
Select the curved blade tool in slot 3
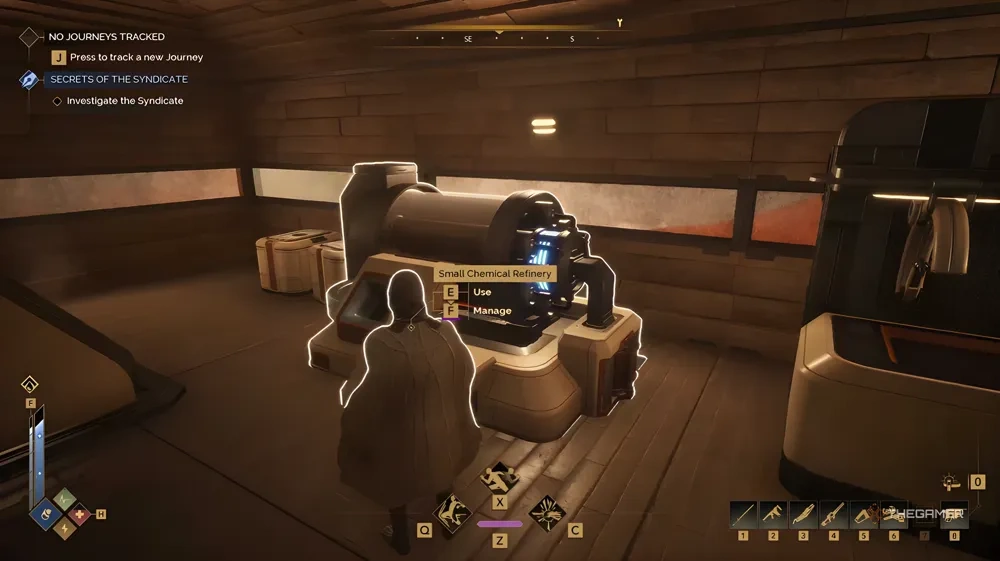[803, 514]
